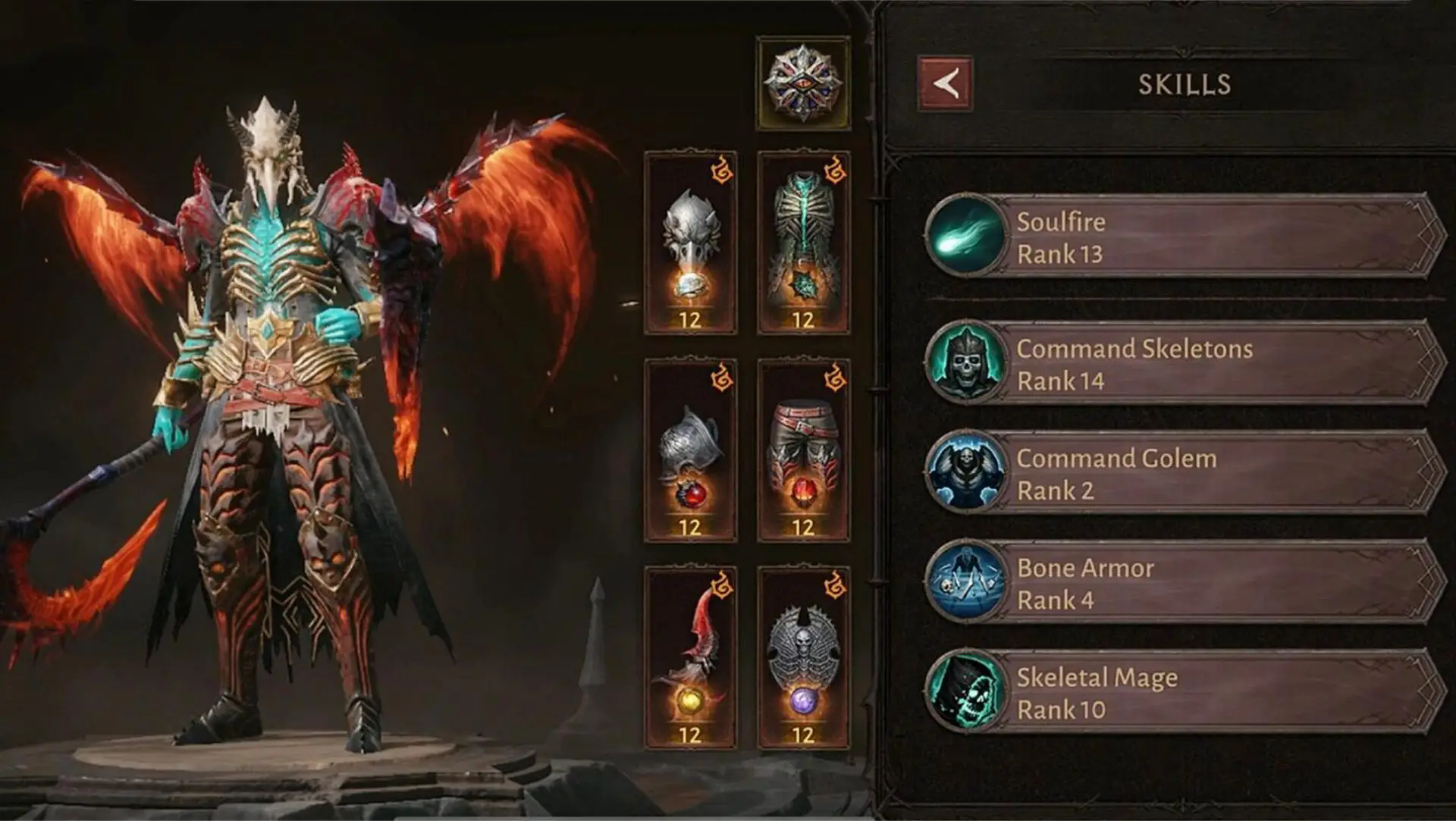Select the ribcage chest armor slot
Image resolution: width=1456 pixels, height=821 pixels.
tap(803, 243)
